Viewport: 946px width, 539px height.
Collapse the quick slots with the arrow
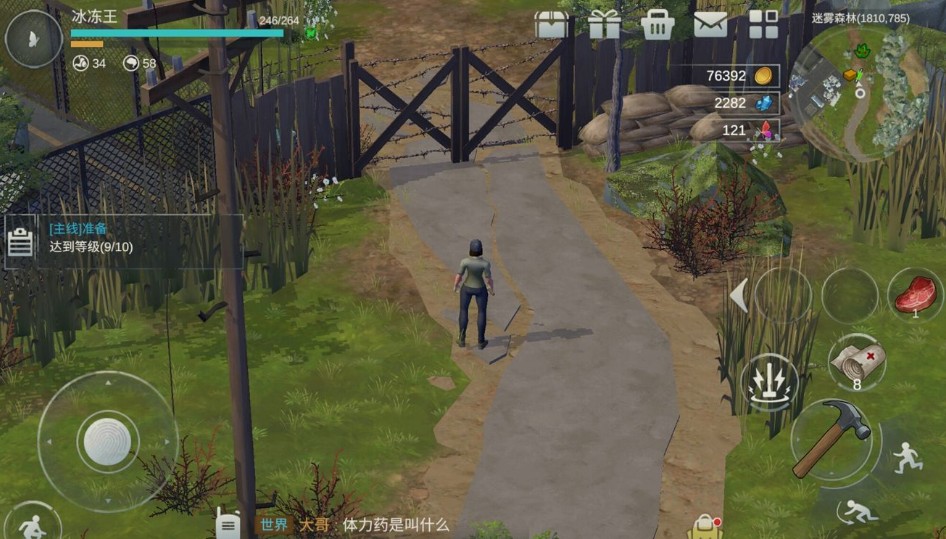739,295
